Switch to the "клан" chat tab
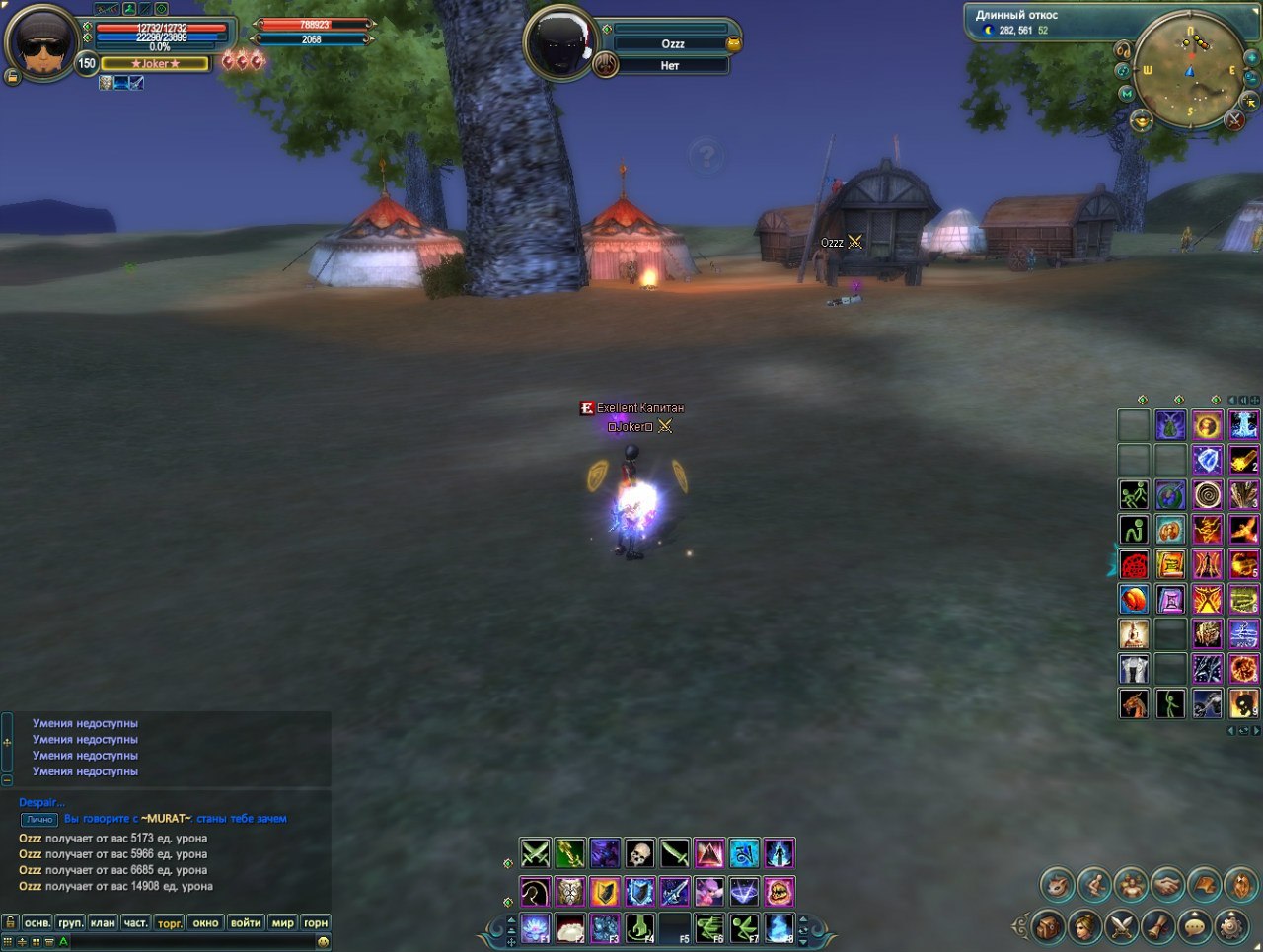 click(103, 923)
